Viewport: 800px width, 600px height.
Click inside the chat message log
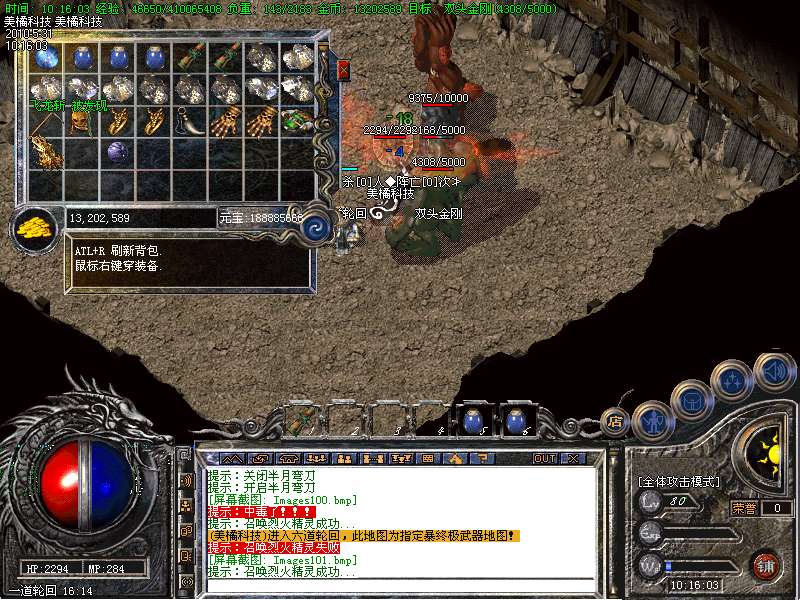pyautogui.click(x=400, y=522)
